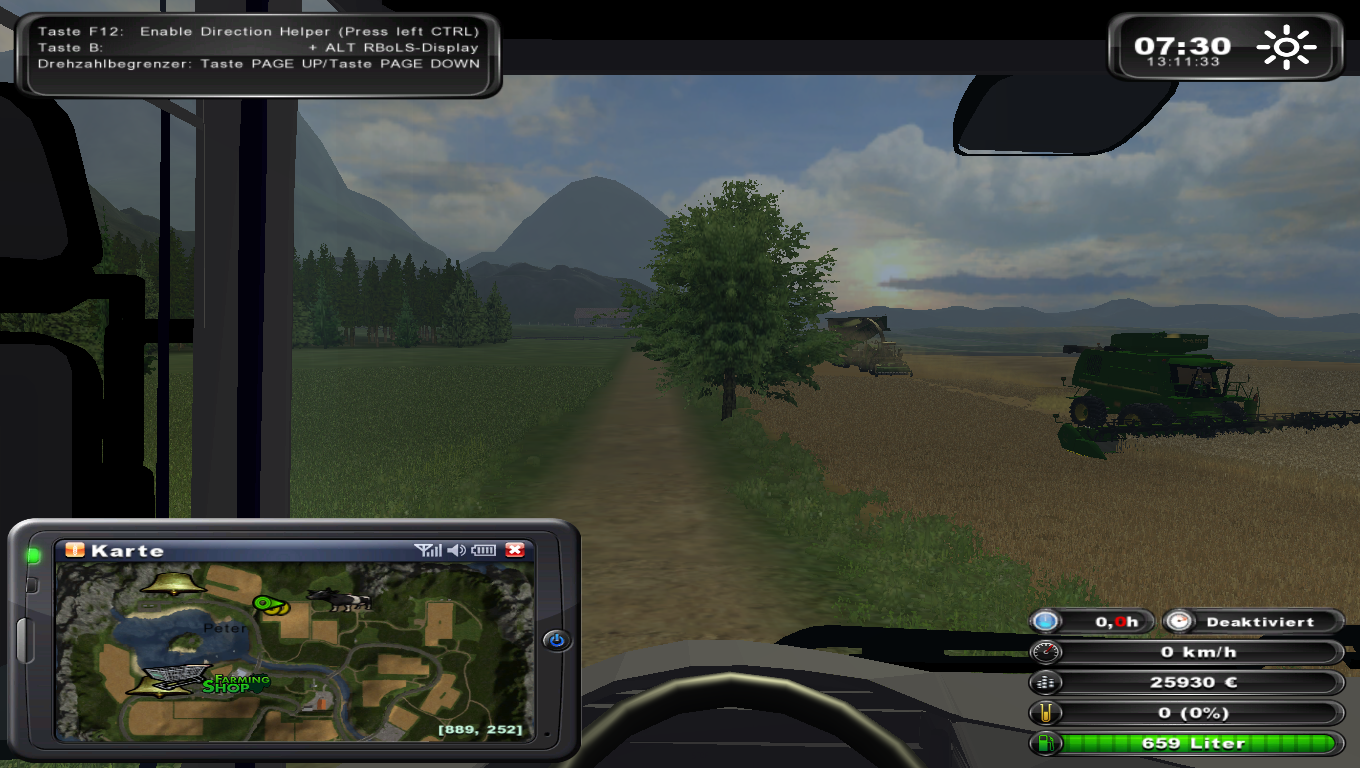
Task: Select the Farming Shop marker on the map
Action: (236, 684)
